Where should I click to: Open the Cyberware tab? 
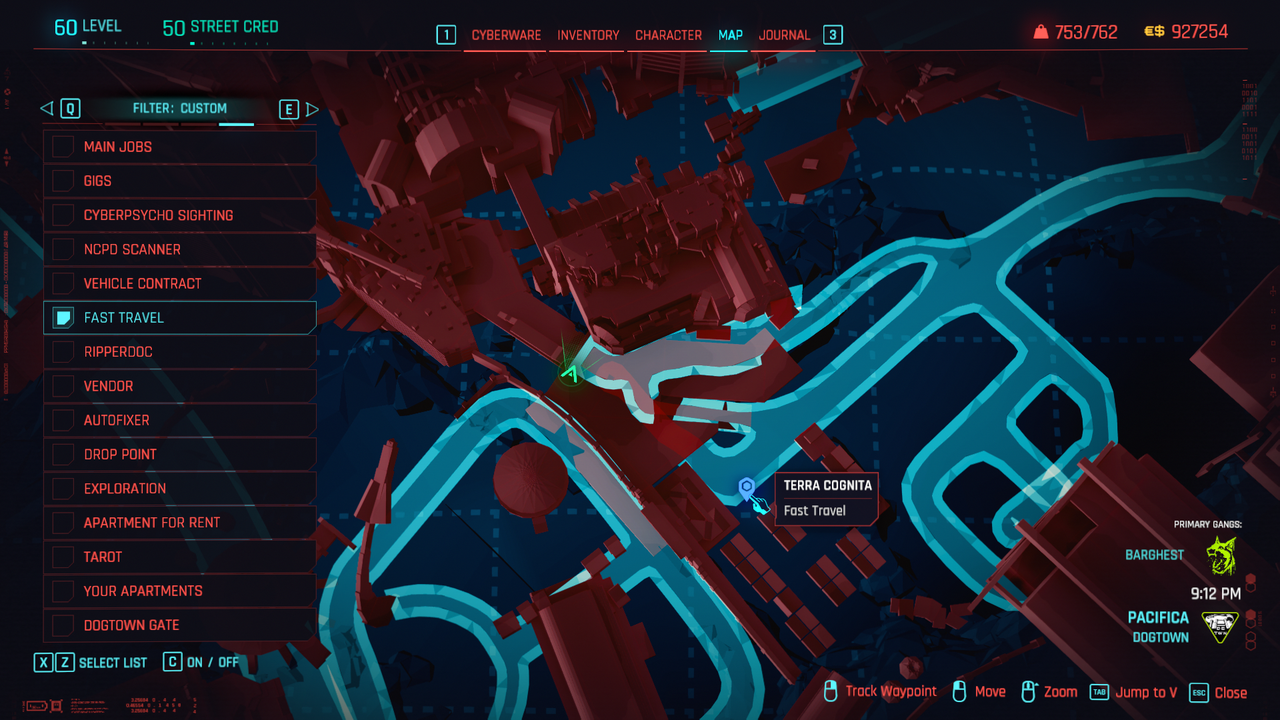pyautogui.click(x=506, y=35)
